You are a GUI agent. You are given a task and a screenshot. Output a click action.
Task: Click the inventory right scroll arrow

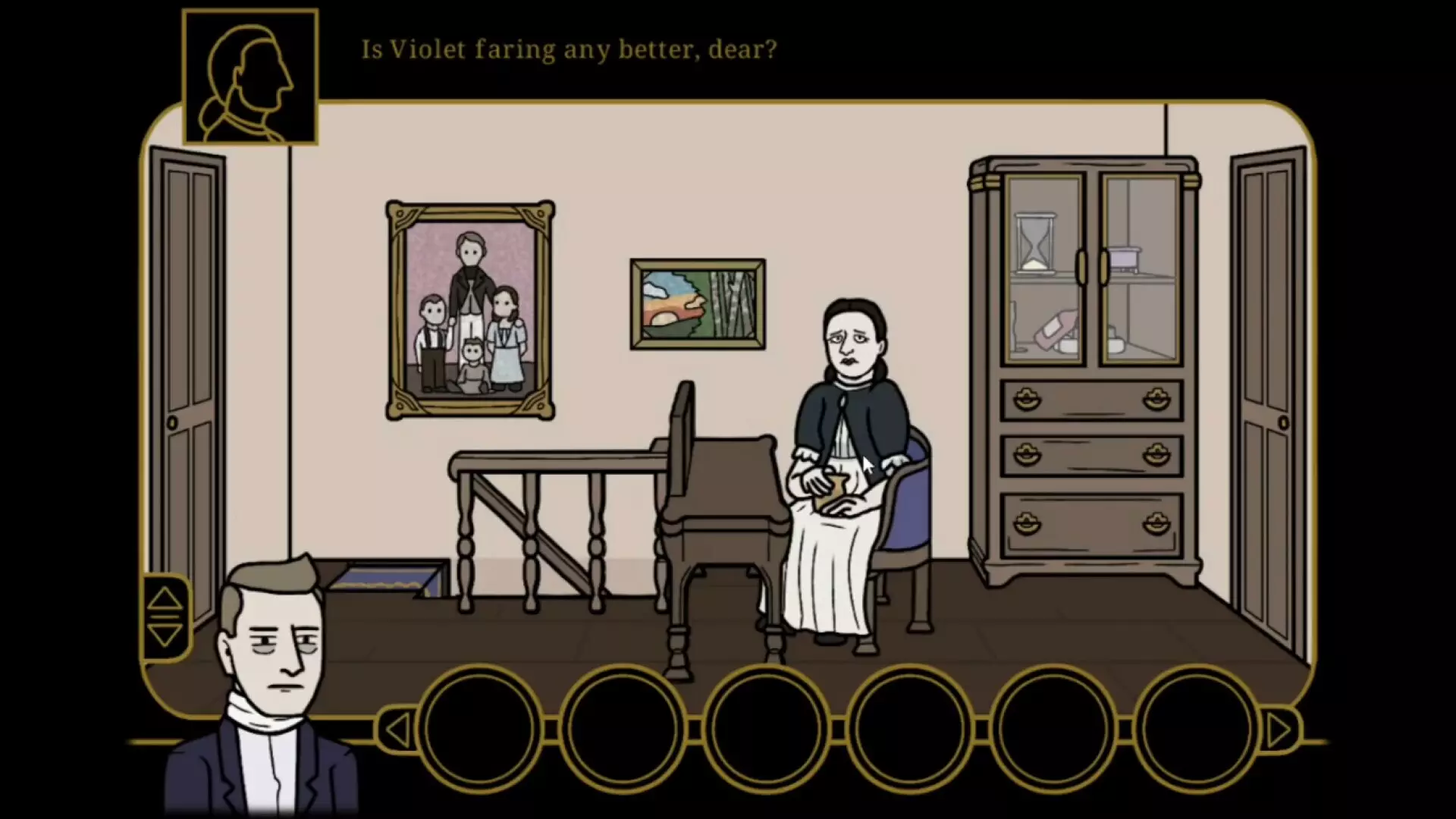(1279, 730)
